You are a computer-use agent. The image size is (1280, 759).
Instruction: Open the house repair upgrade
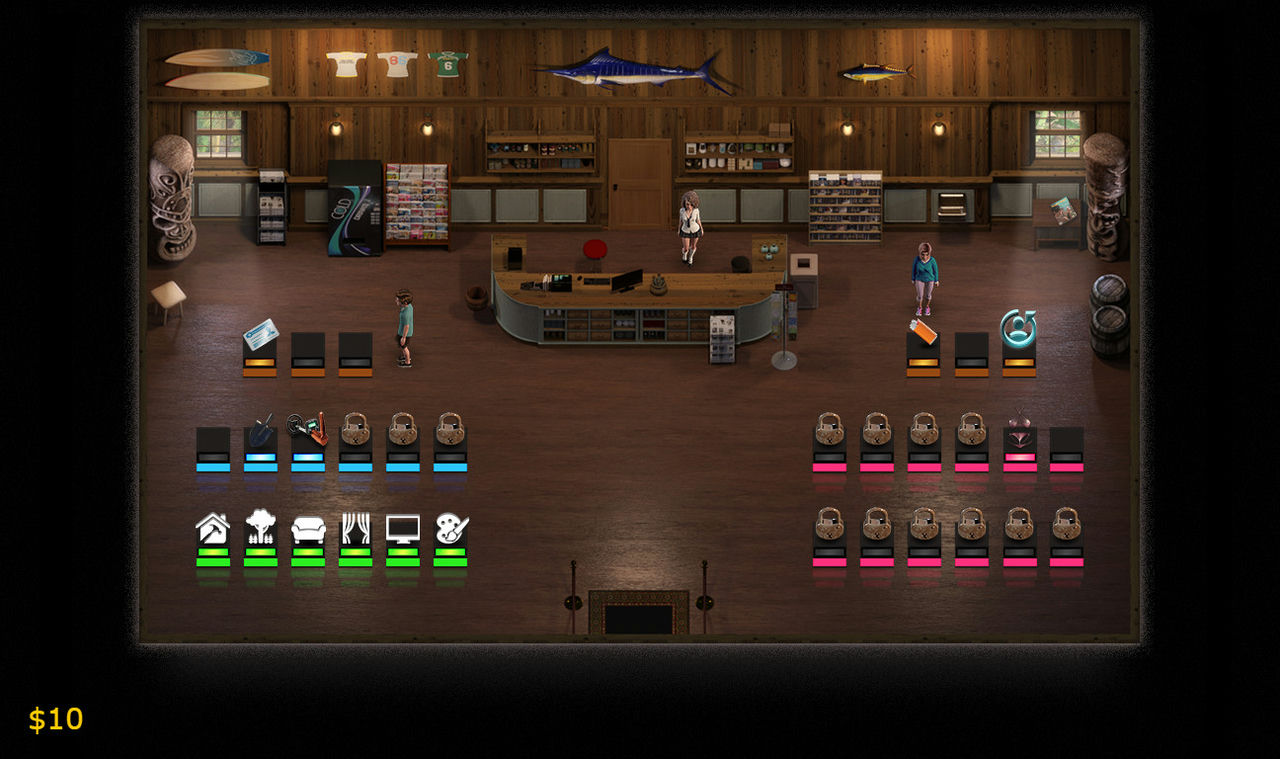[213, 528]
